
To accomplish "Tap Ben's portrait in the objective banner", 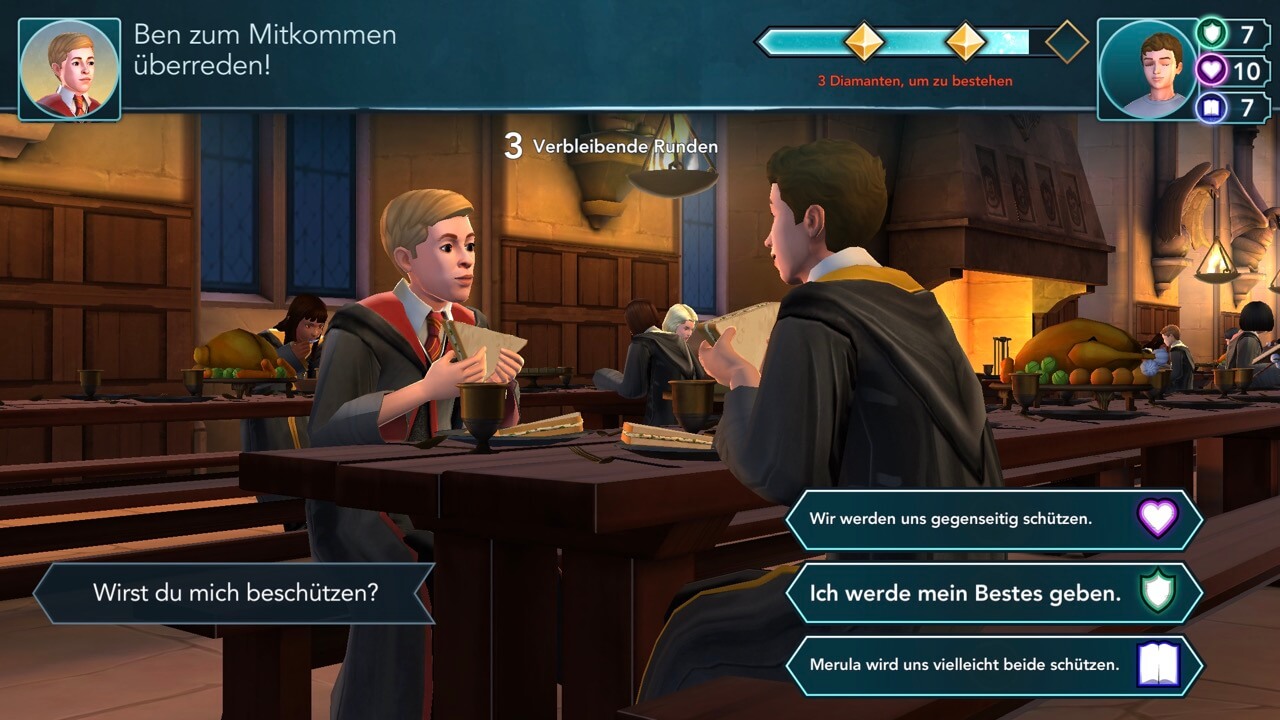I will coord(69,70).
